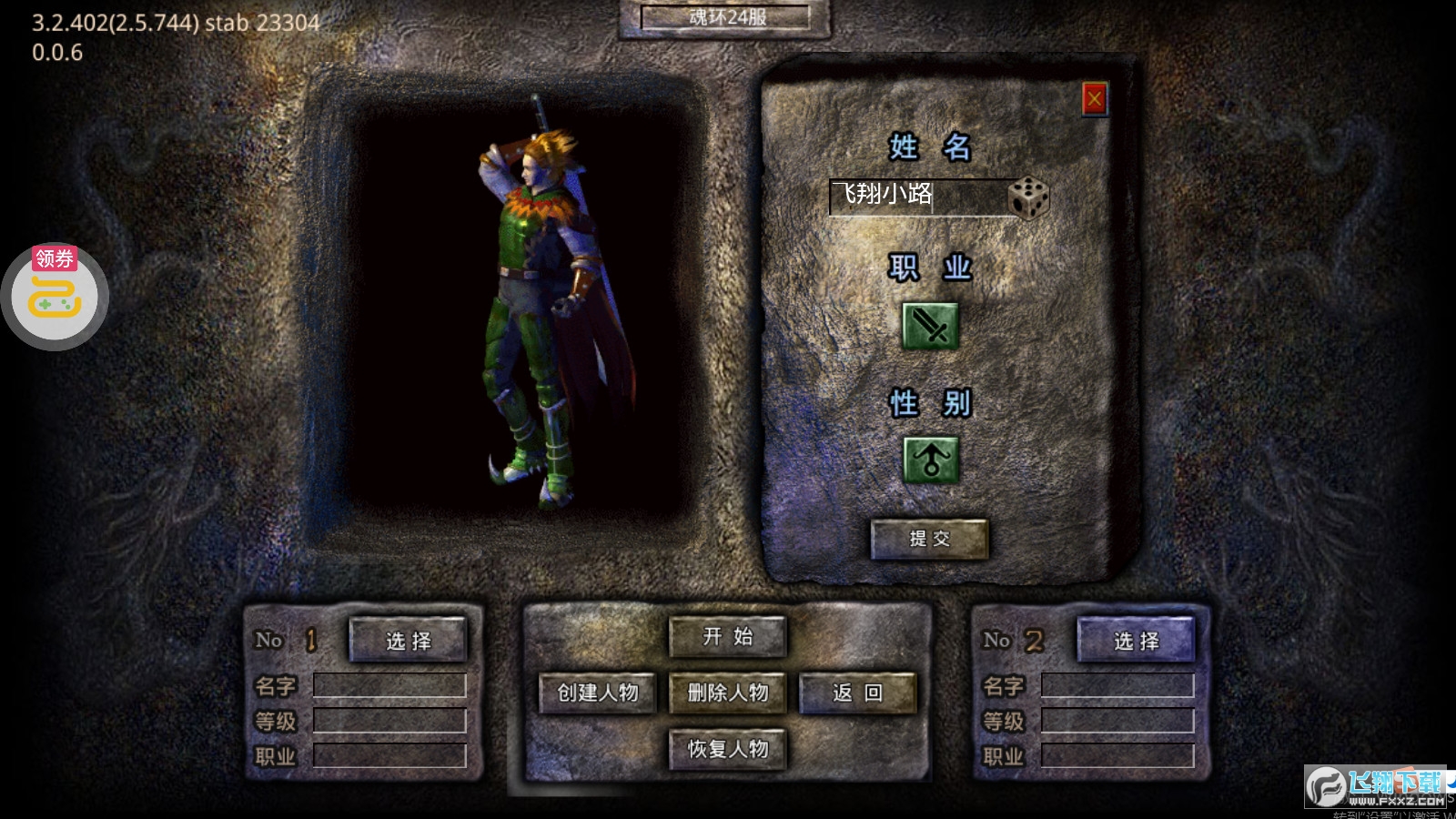The height and width of the screenshot is (819, 1456).
Task: Restore a character with 恢复人物
Action: coord(727,750)
